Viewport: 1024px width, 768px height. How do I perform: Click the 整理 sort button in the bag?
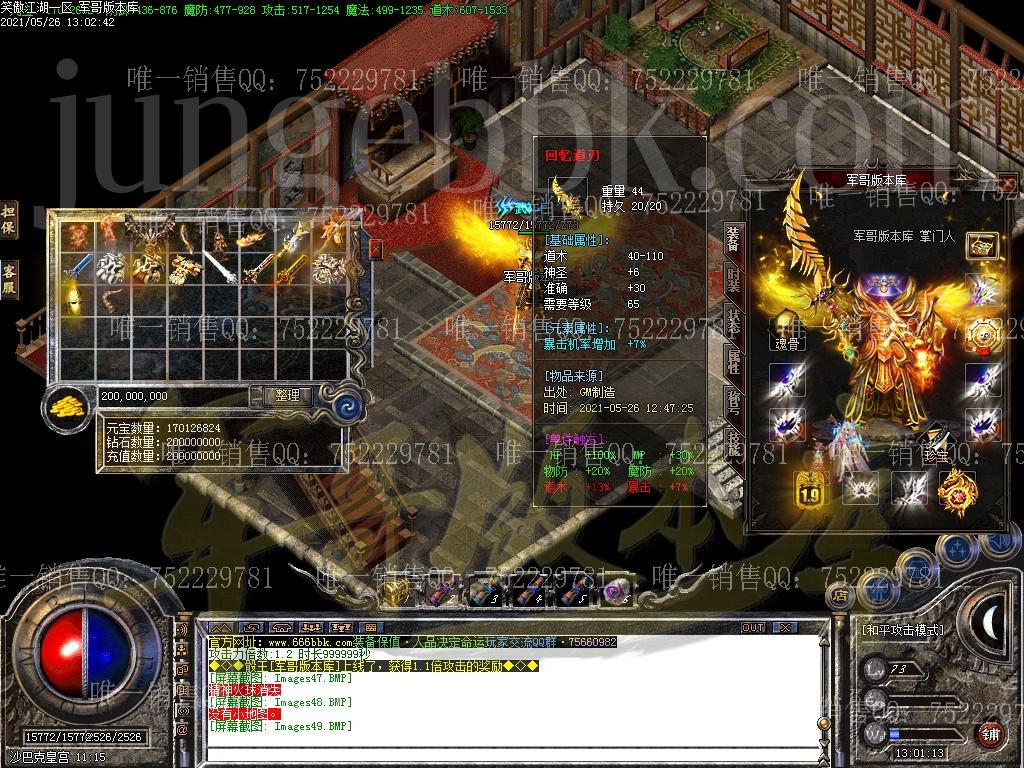point(287,396)
